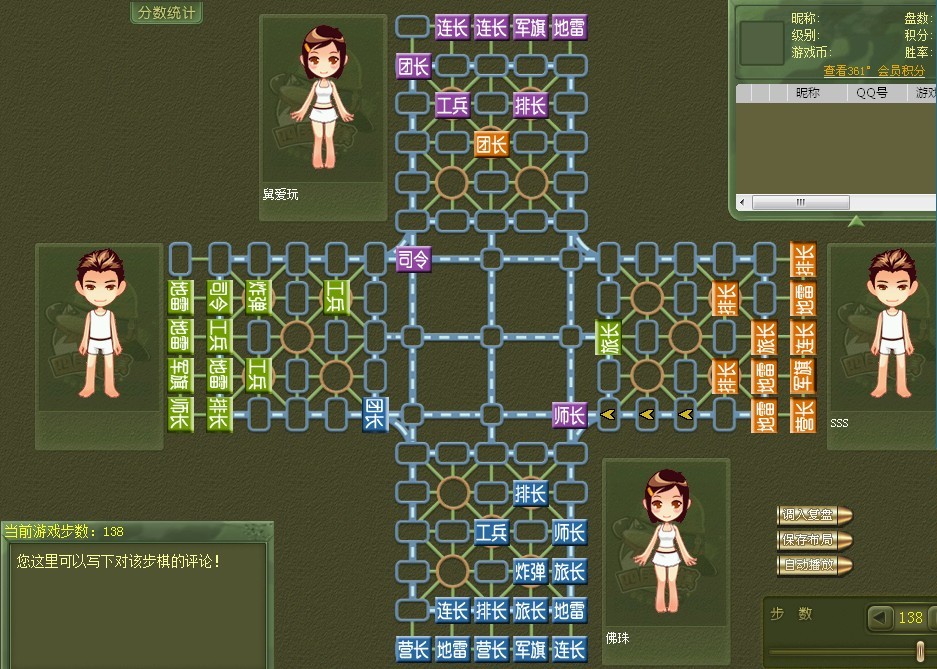937x669 pixels.
Task: Choose the green 司令 piece
Action: (218, 297)
